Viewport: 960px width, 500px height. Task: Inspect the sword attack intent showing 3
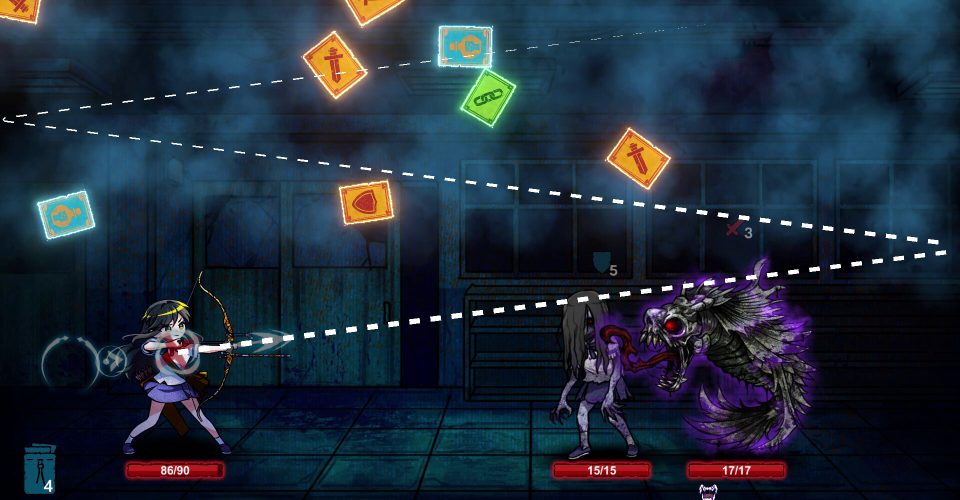tap(735, 230)
